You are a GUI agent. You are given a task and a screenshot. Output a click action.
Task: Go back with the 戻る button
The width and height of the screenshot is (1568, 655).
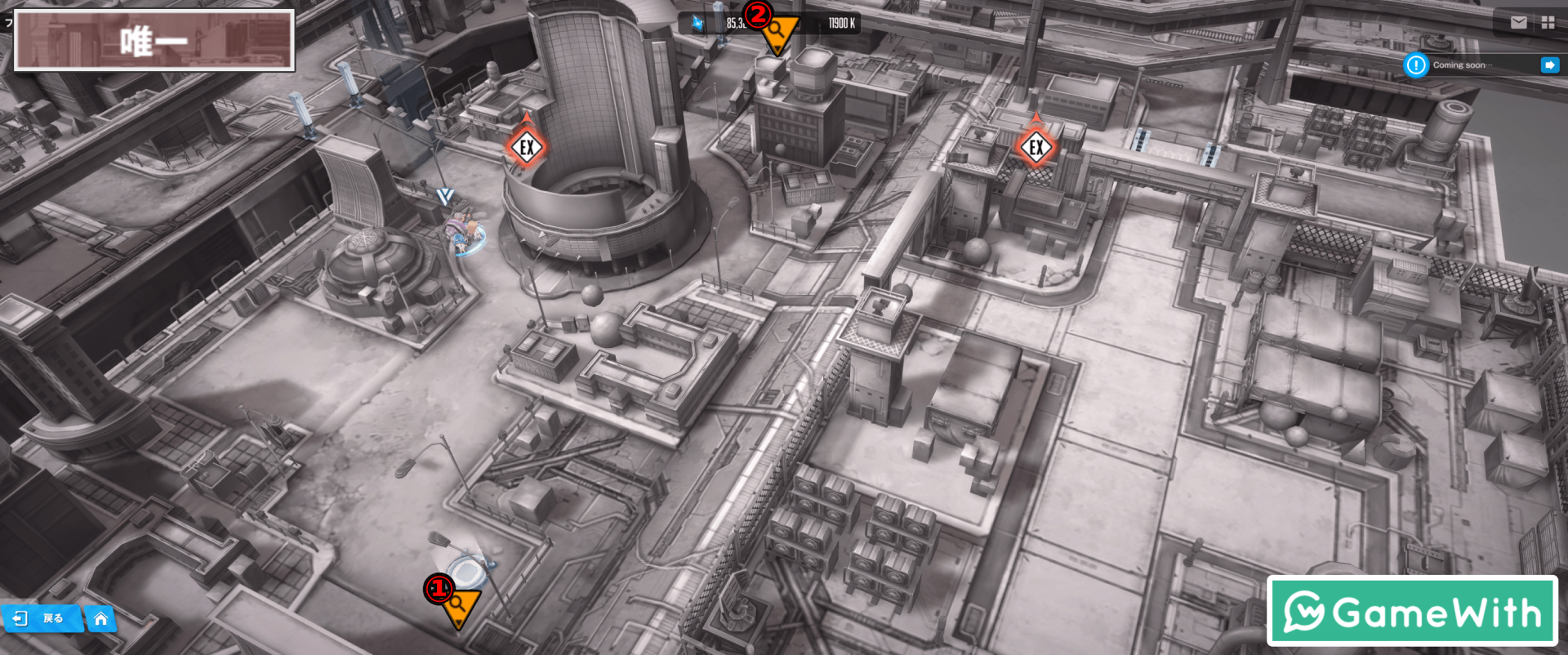coord(41,618)
